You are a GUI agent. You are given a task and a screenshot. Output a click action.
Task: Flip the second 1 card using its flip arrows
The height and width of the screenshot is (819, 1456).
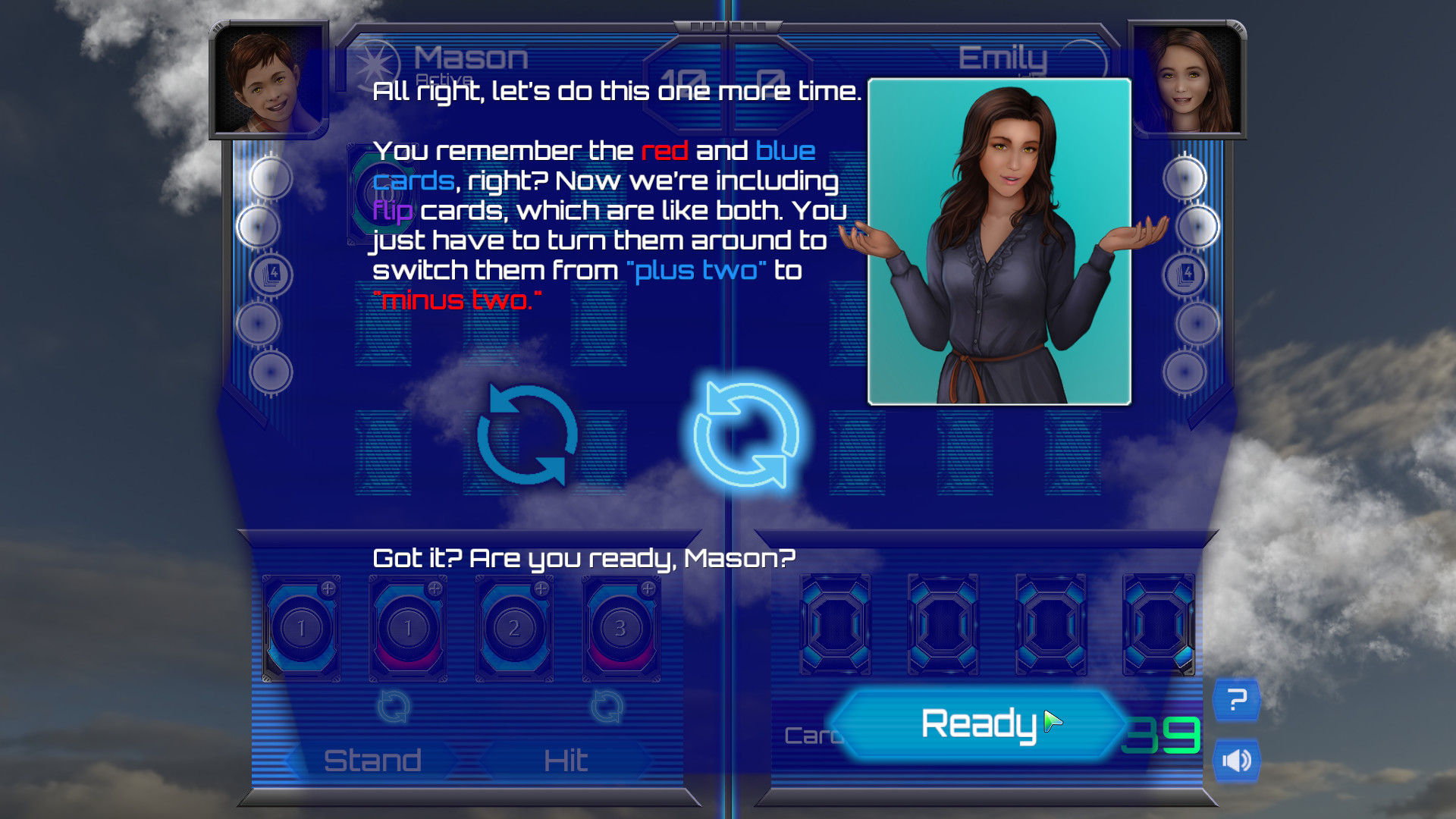393,707
